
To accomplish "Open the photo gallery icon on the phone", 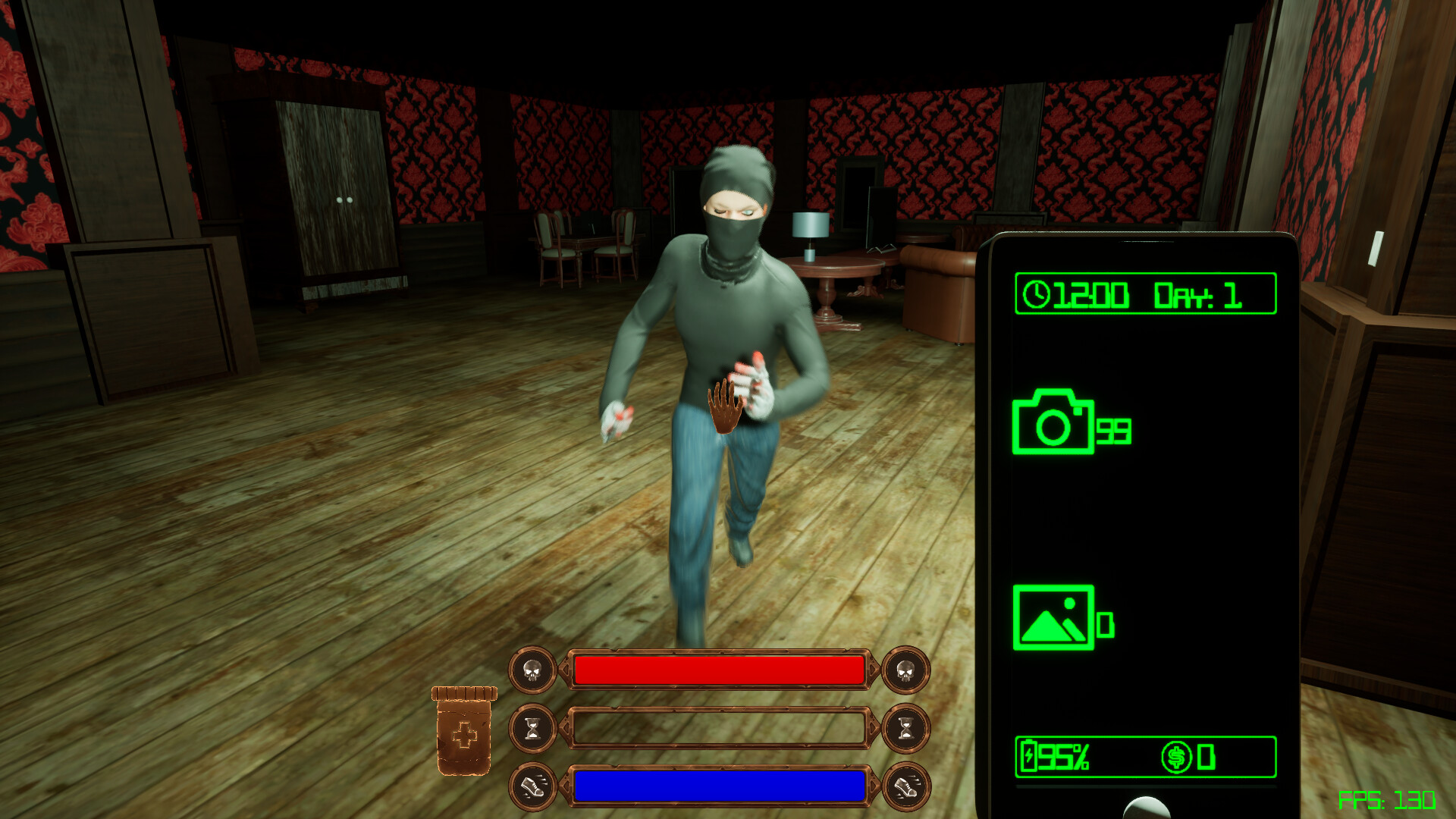I will click(x=1054, y=618).
